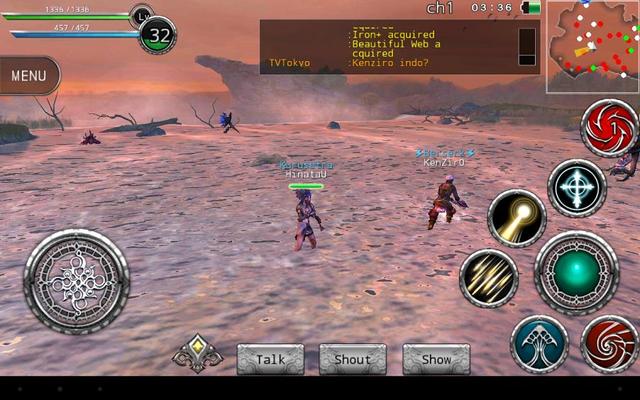
Task: Open the chat log window
Action: click(x=390, y=46)
